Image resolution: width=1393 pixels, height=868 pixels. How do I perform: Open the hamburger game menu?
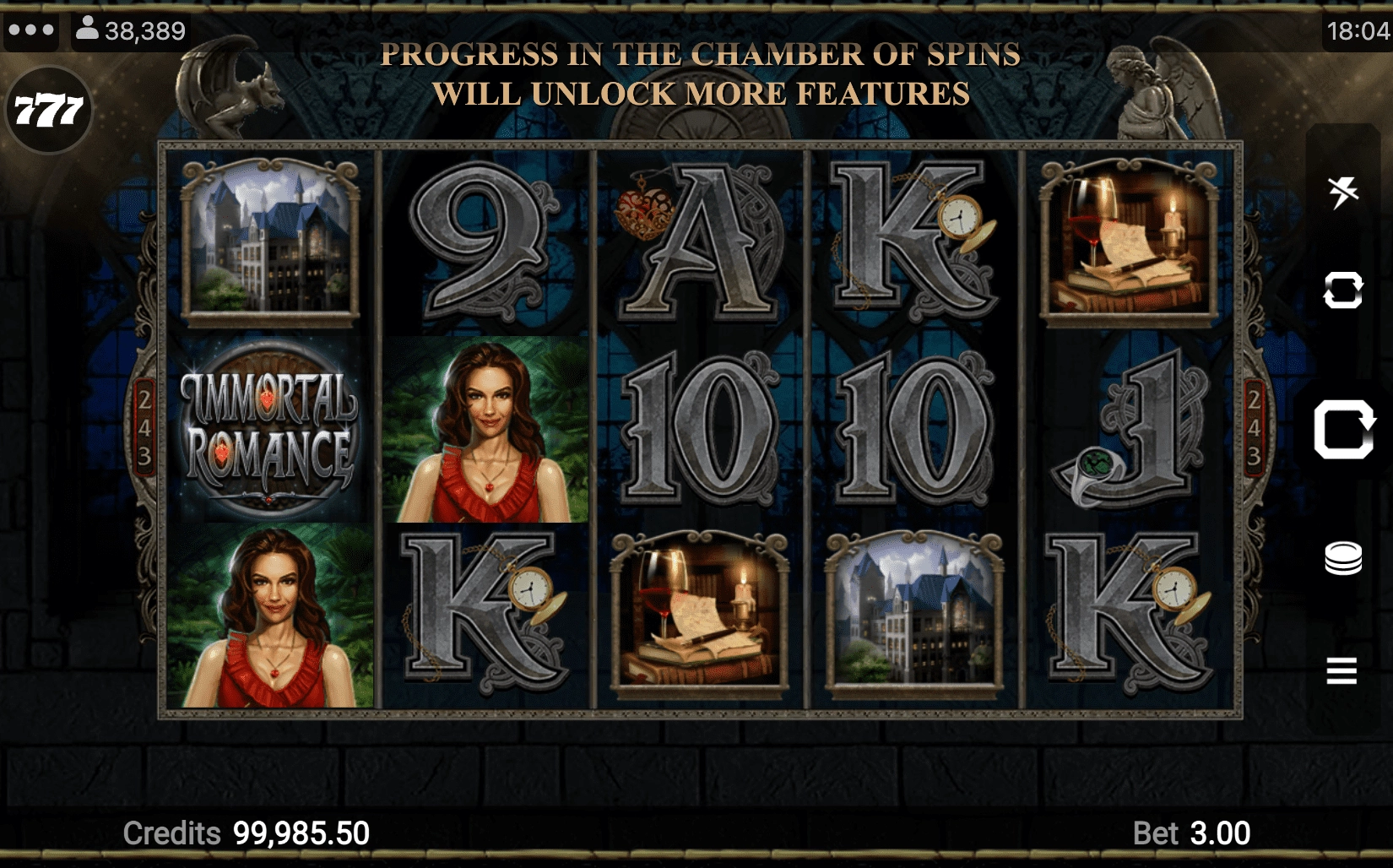point(1342,670)
